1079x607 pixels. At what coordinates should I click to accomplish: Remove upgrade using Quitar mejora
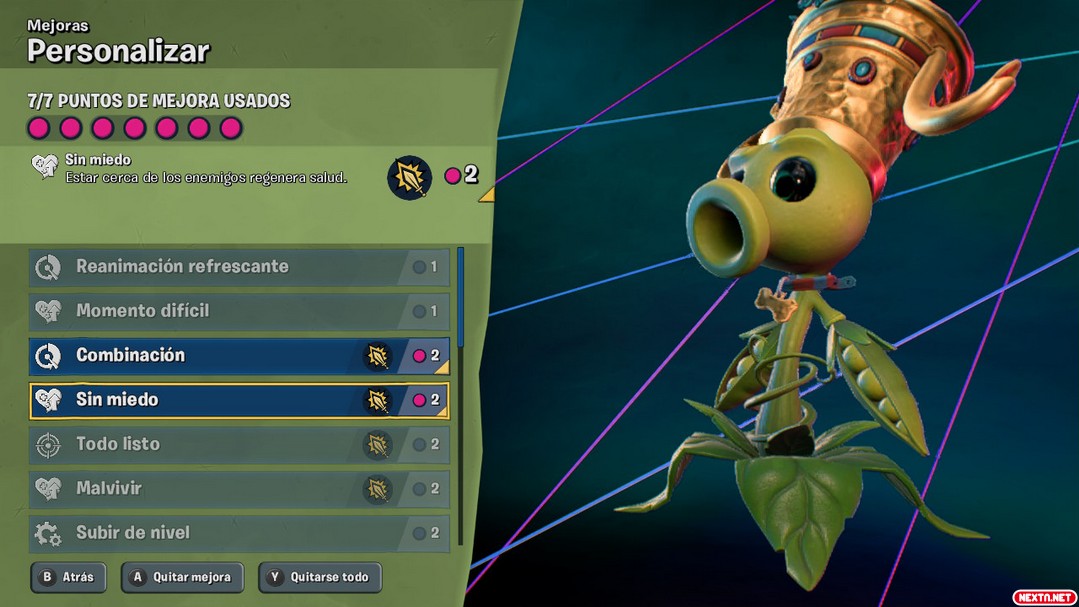(x=182, y=577)
